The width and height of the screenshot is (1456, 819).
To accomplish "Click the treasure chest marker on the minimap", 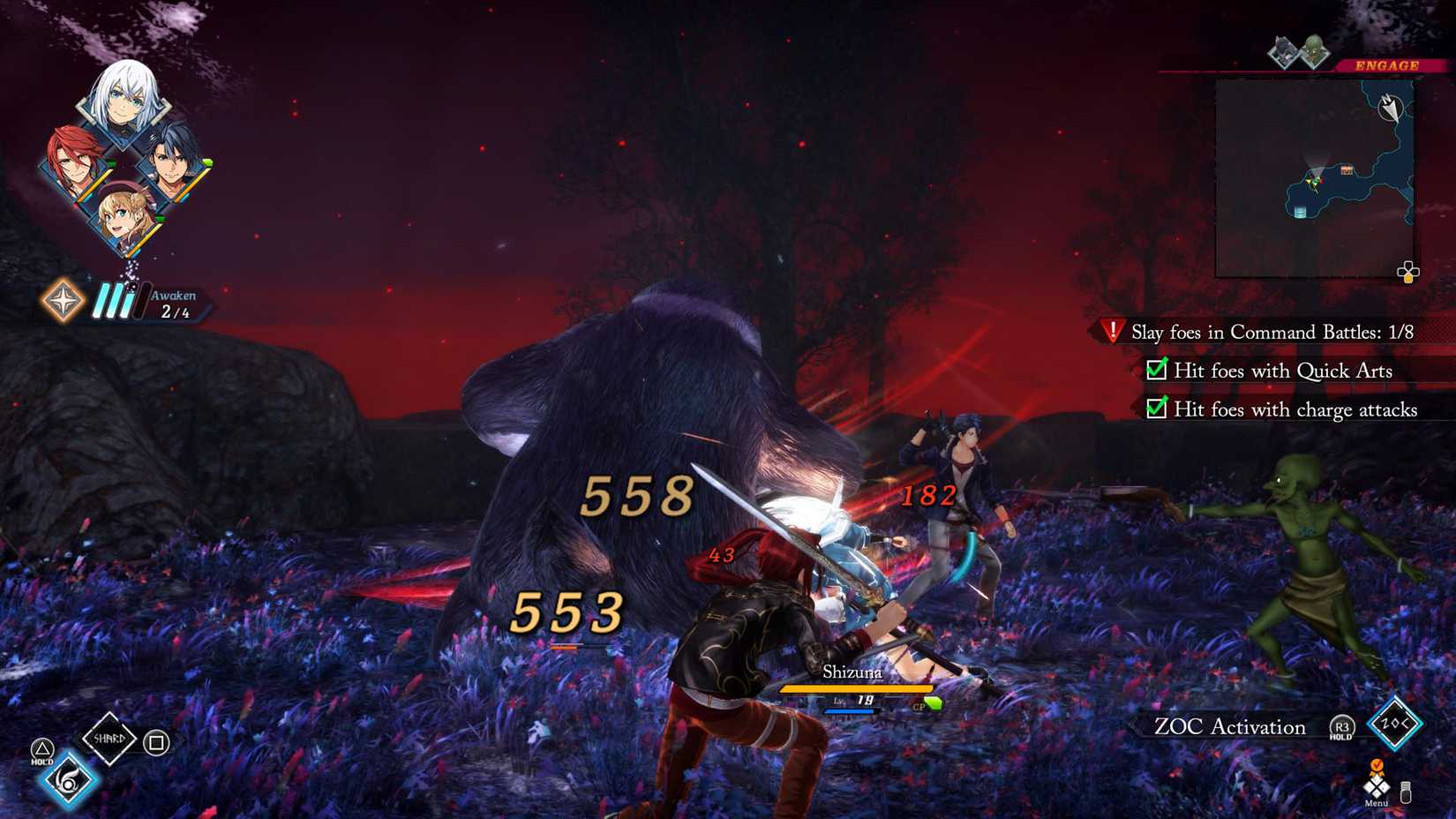I will [1347, 170].
